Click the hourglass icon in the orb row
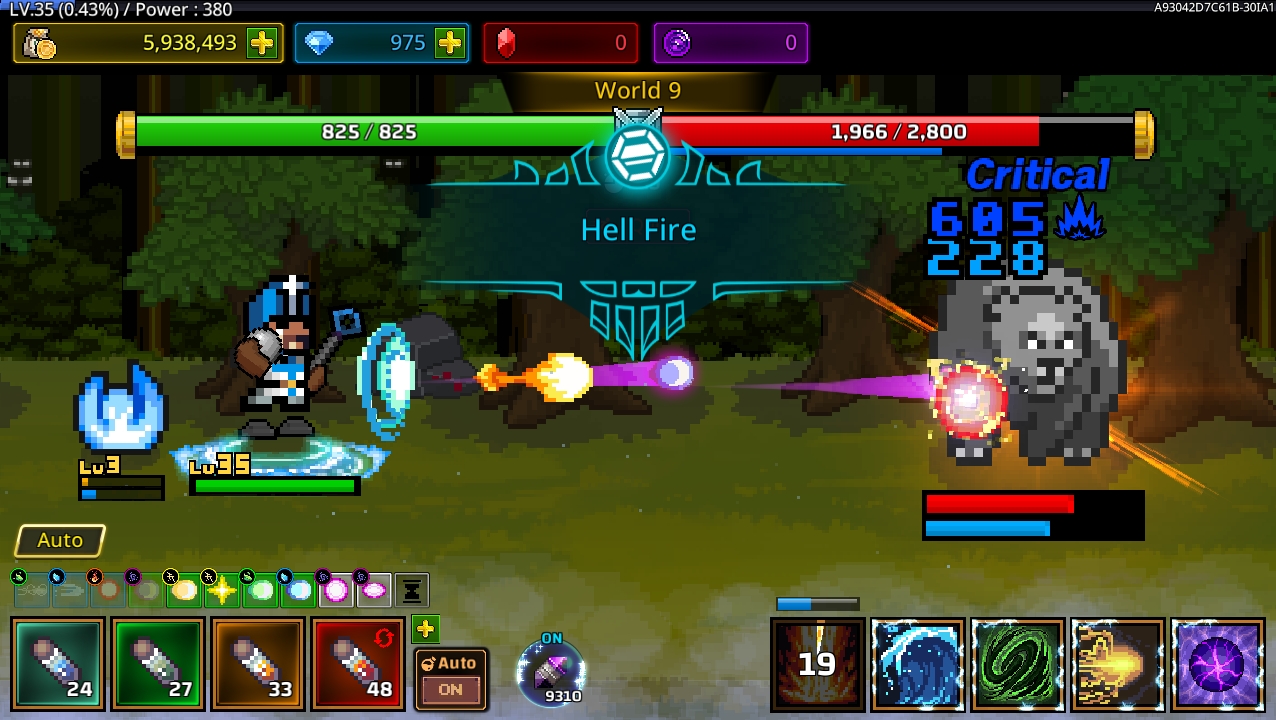 coord(411,591)
